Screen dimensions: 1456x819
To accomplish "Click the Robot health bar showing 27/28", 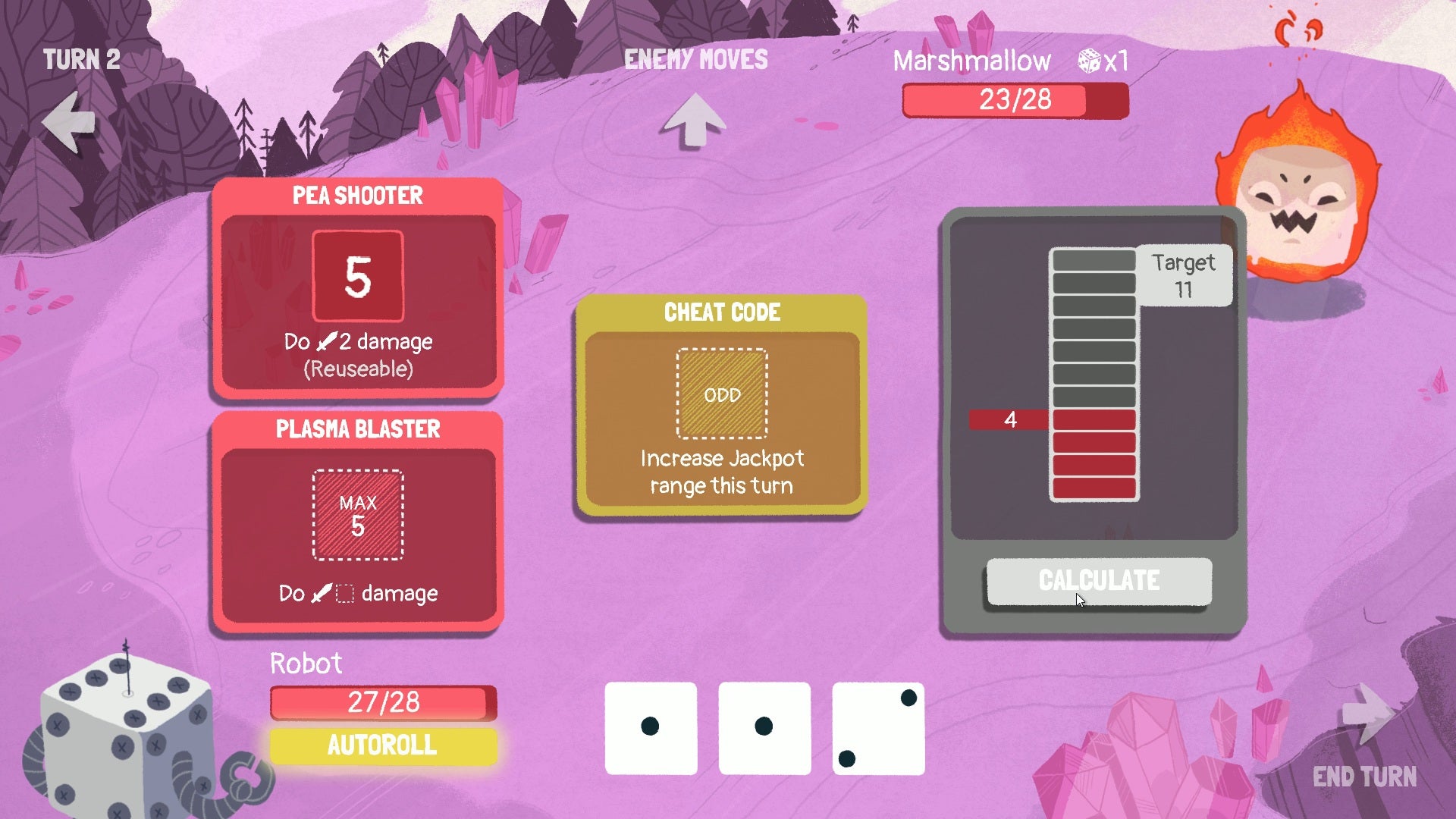I will point(382,702).
